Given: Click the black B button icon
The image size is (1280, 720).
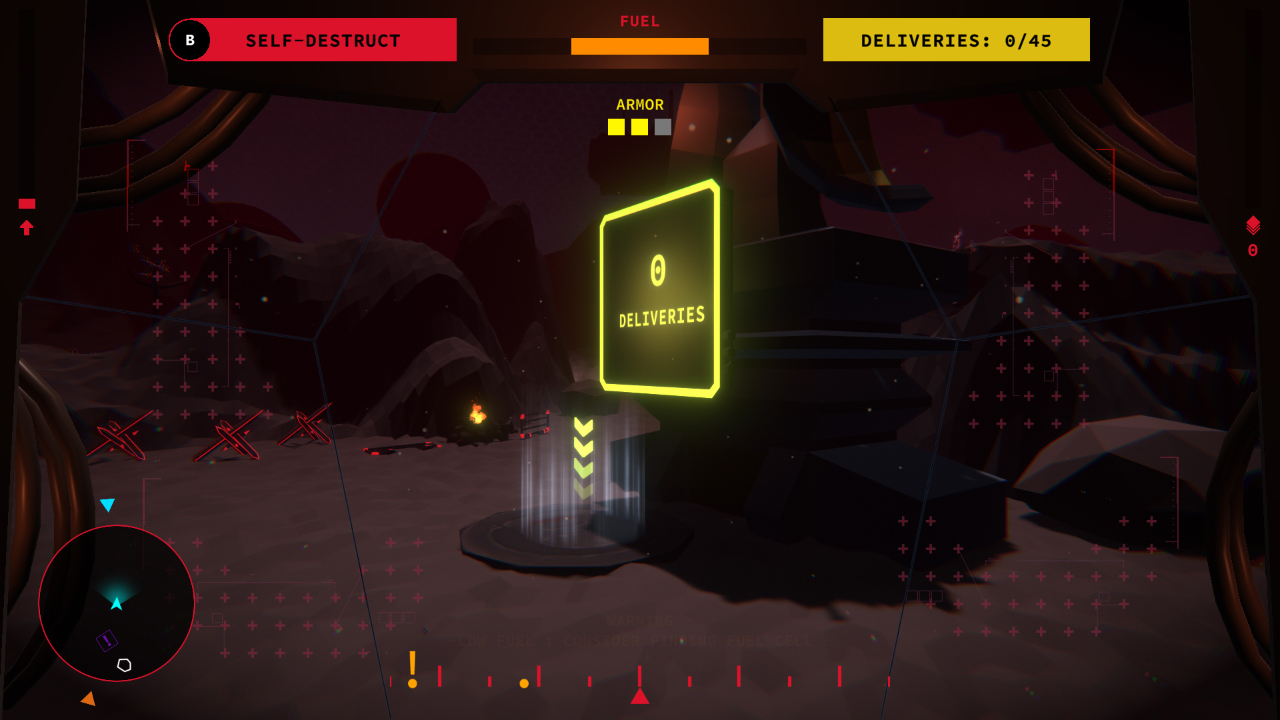Looking at the screenshot, I should coord(189,41).
